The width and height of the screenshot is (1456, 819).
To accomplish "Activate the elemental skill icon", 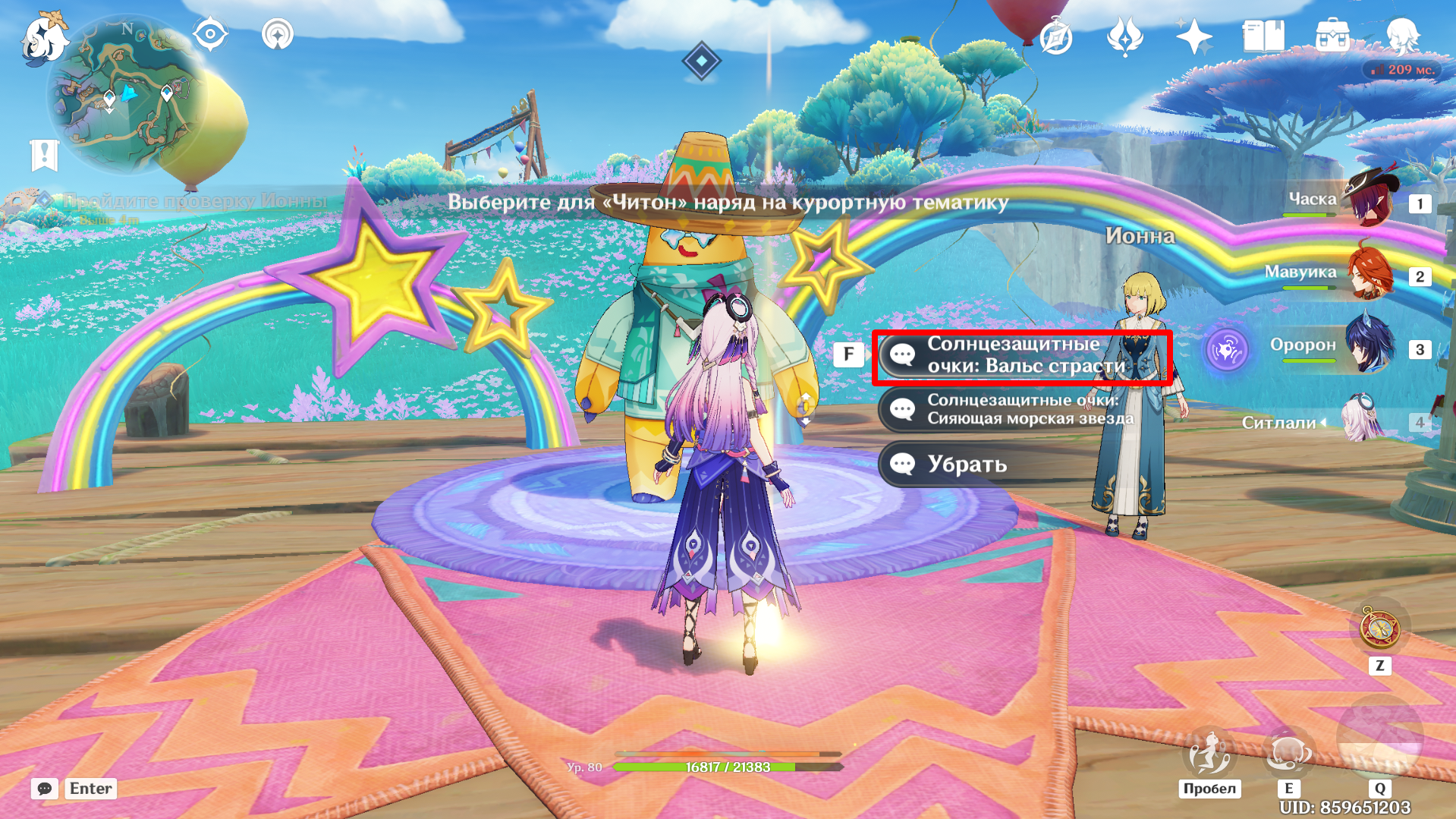I will (x=1288, y=752).
